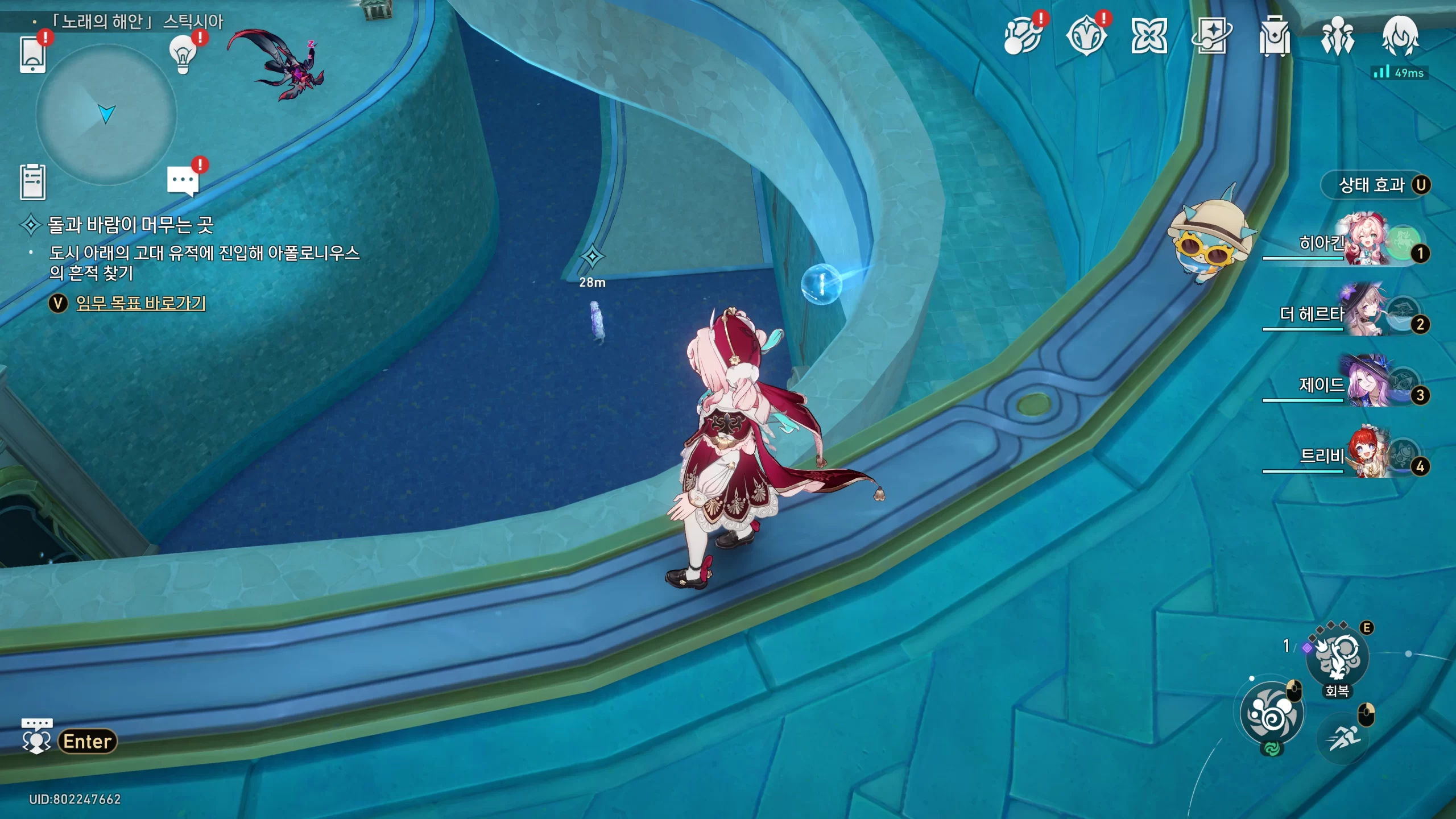Open the mission clipboard log

(x=32, y=182)
